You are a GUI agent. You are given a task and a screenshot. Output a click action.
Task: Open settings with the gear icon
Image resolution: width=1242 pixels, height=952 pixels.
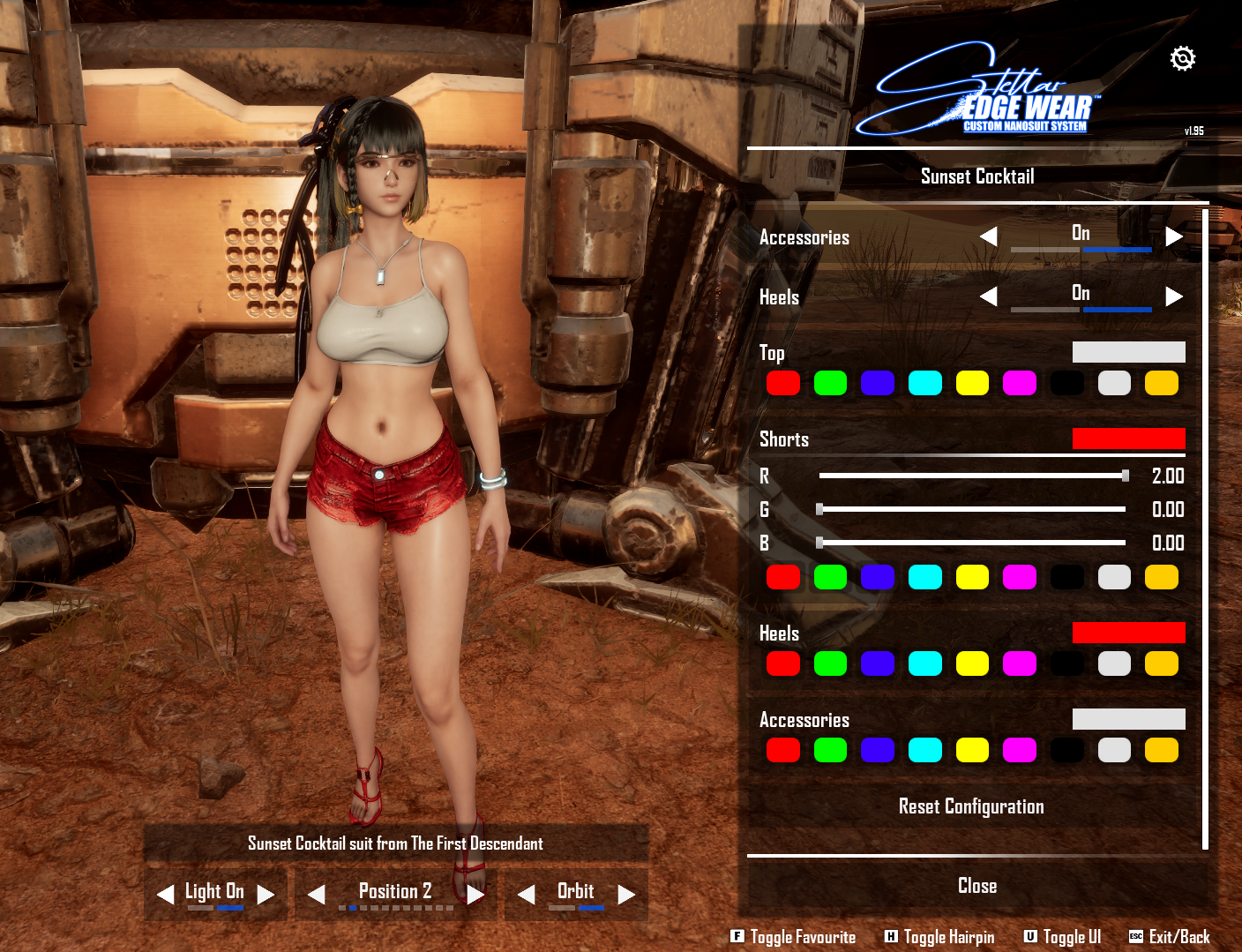(1182, 59)
